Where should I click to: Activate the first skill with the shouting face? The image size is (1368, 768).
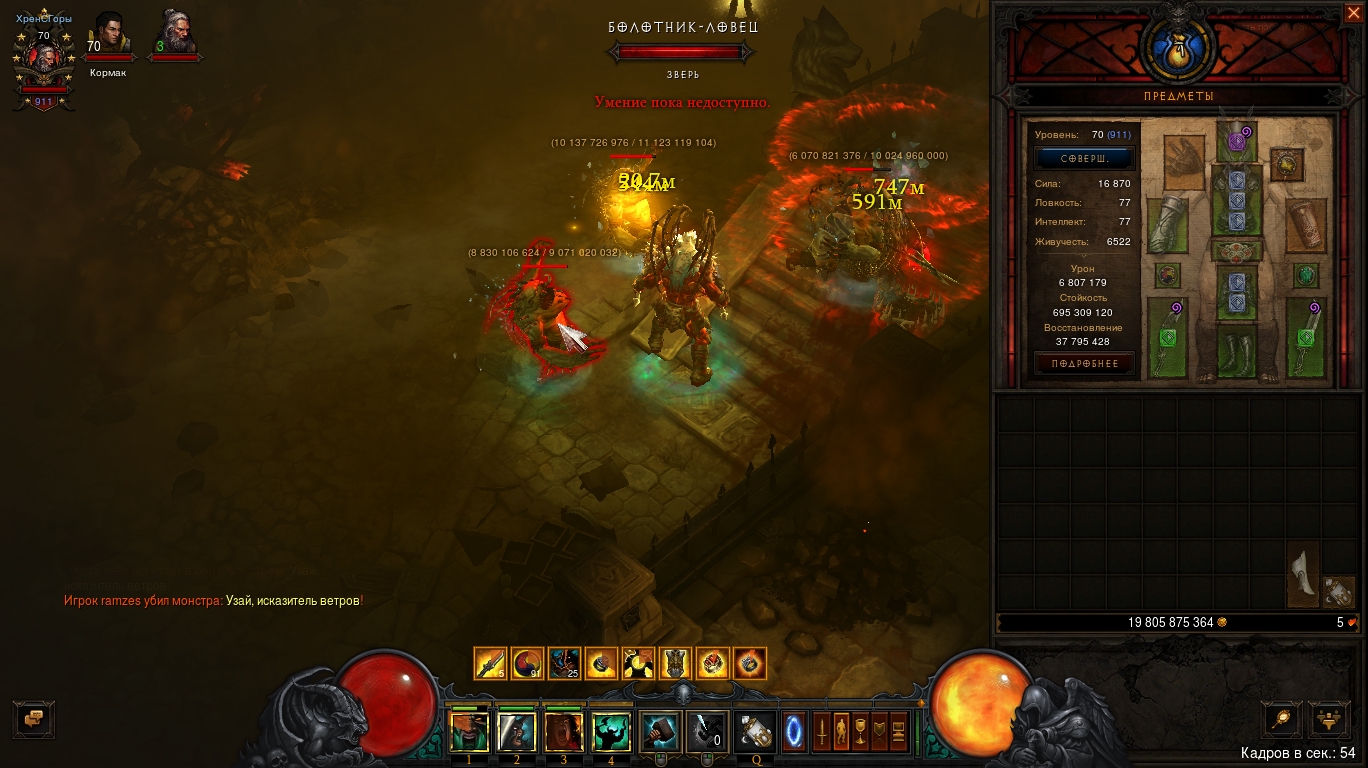coord(469,732)
